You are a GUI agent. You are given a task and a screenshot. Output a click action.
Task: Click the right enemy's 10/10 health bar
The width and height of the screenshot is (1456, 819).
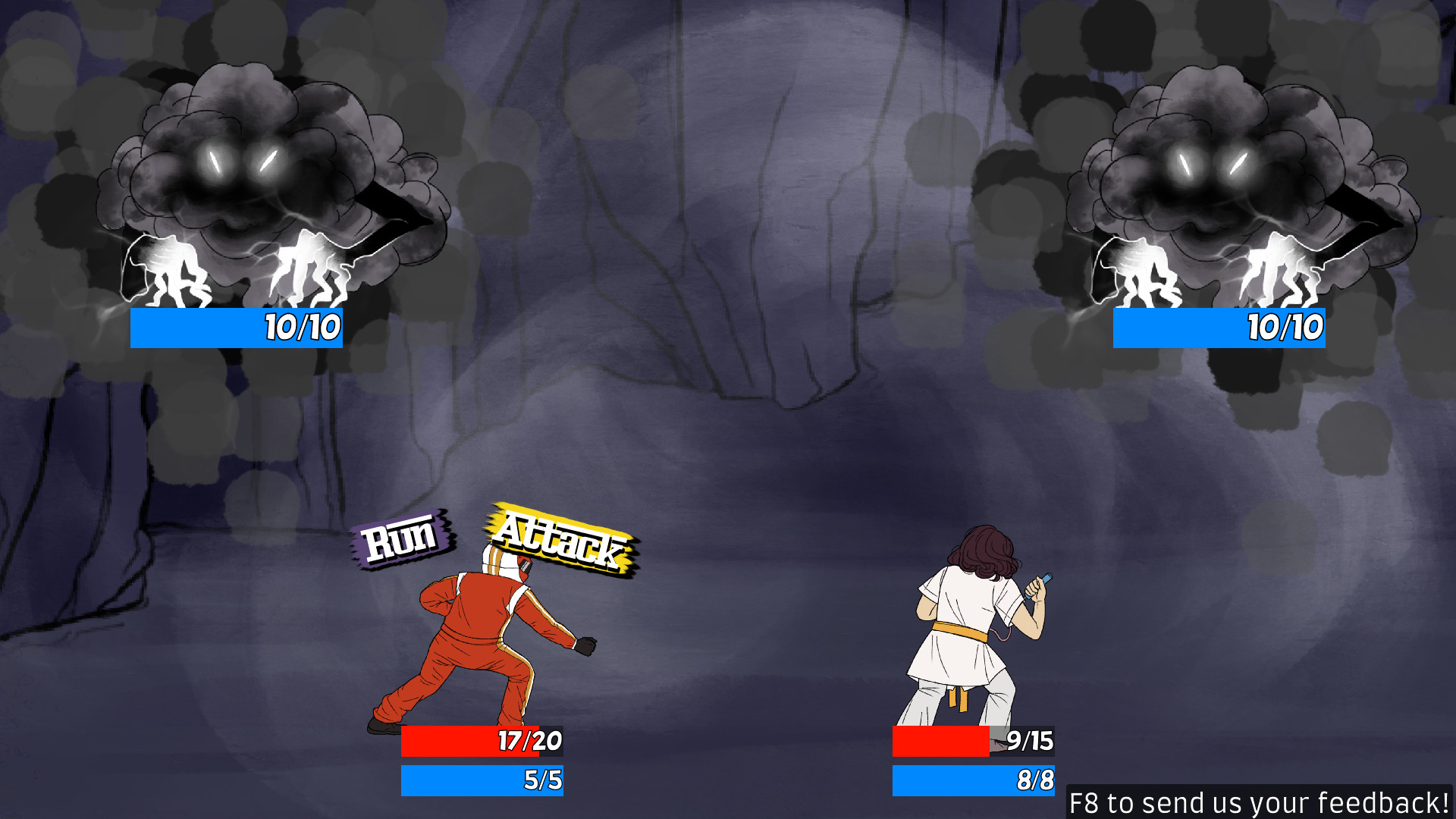click(1218, 328)
